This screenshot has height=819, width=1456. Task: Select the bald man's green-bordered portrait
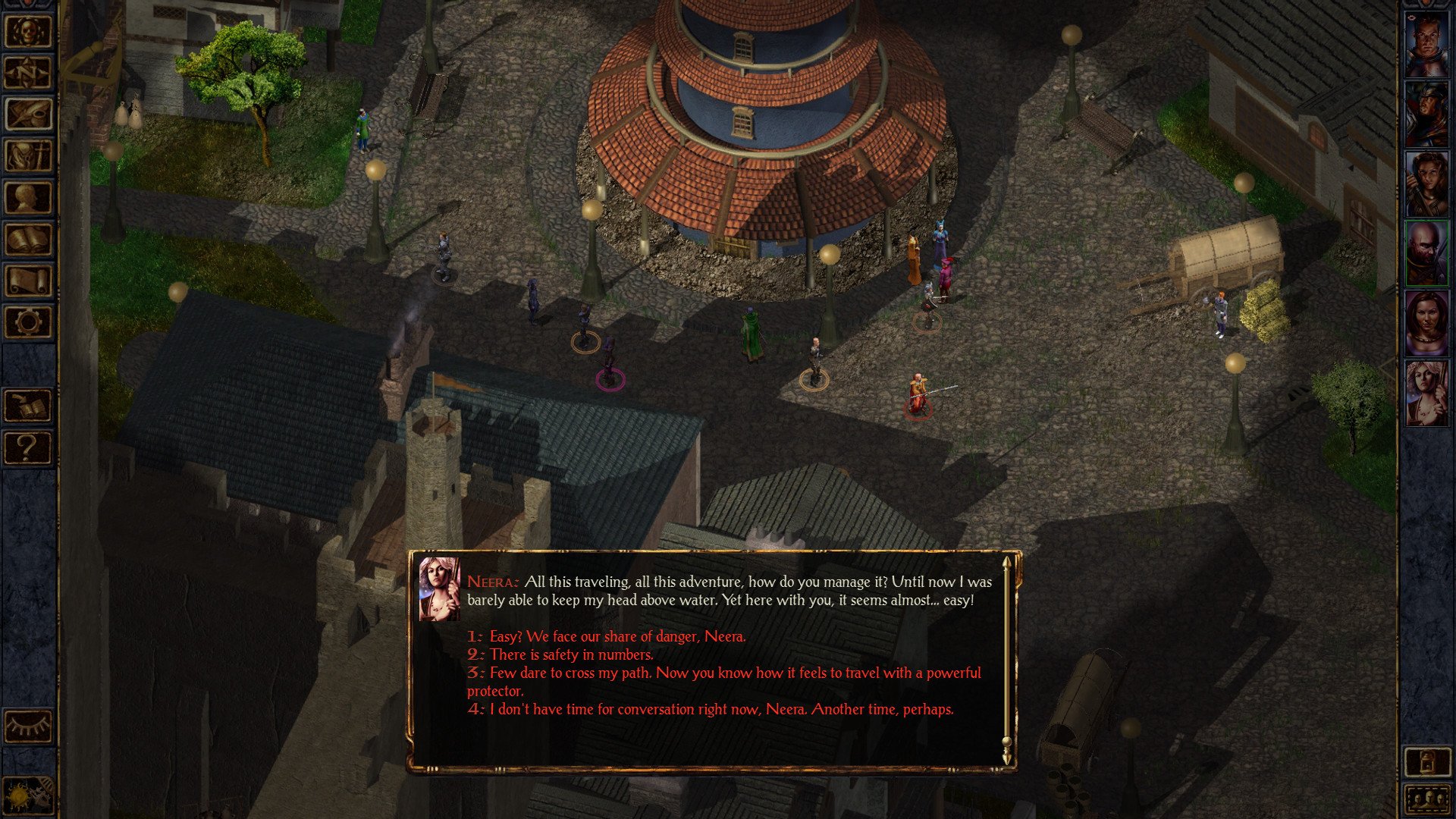1426,254
